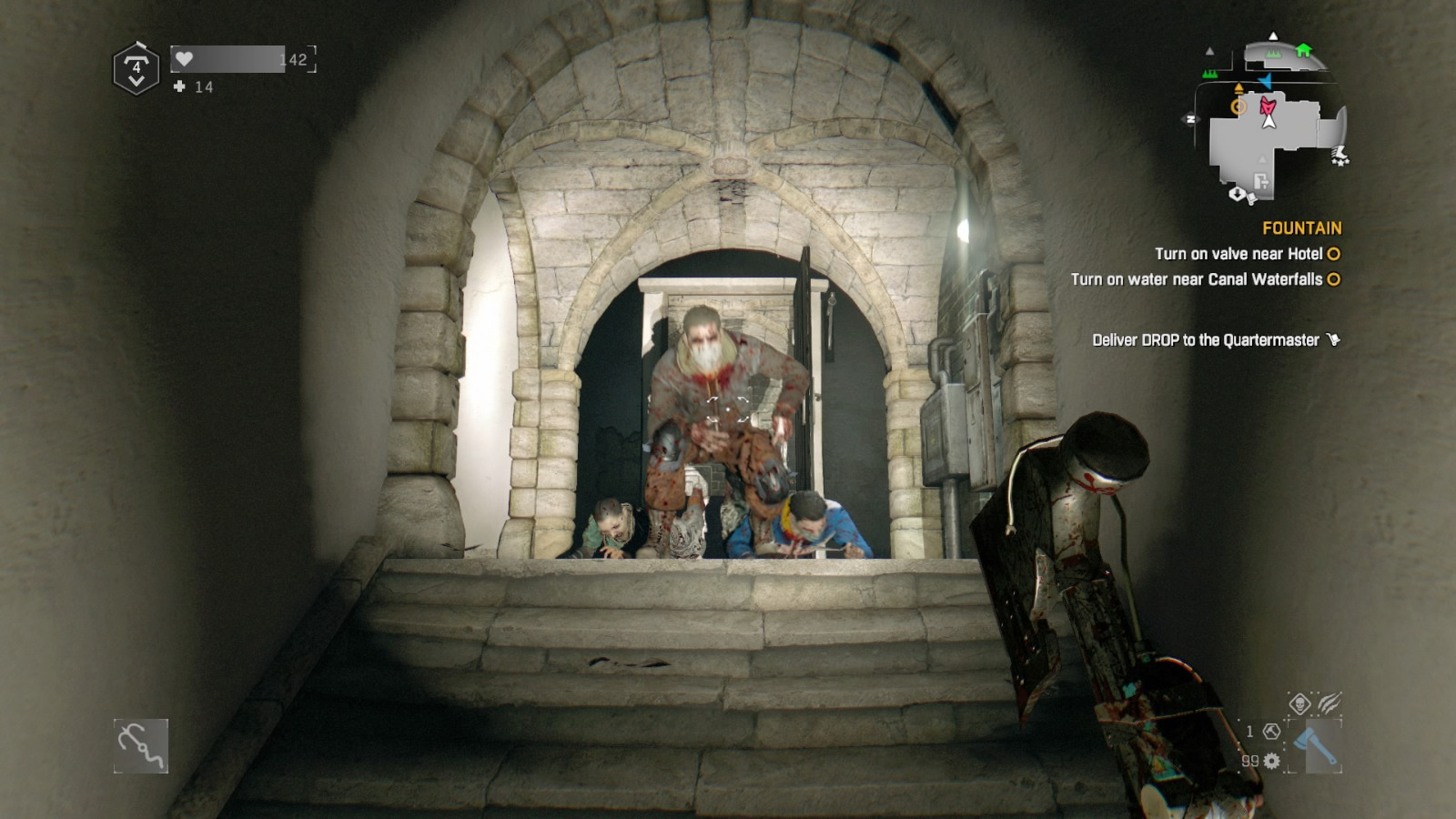Click the medkit cross icon
1456x819 pixels.
pos(179,86)
